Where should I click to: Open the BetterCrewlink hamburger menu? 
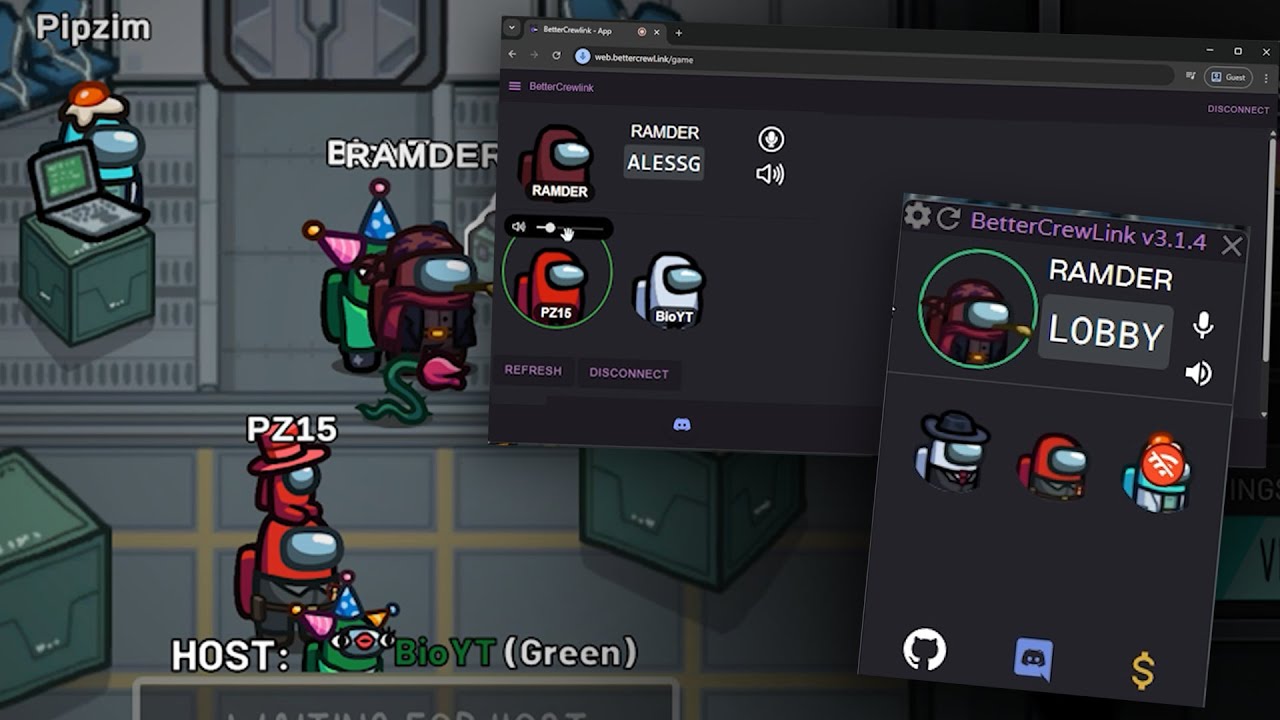point(515,87)
